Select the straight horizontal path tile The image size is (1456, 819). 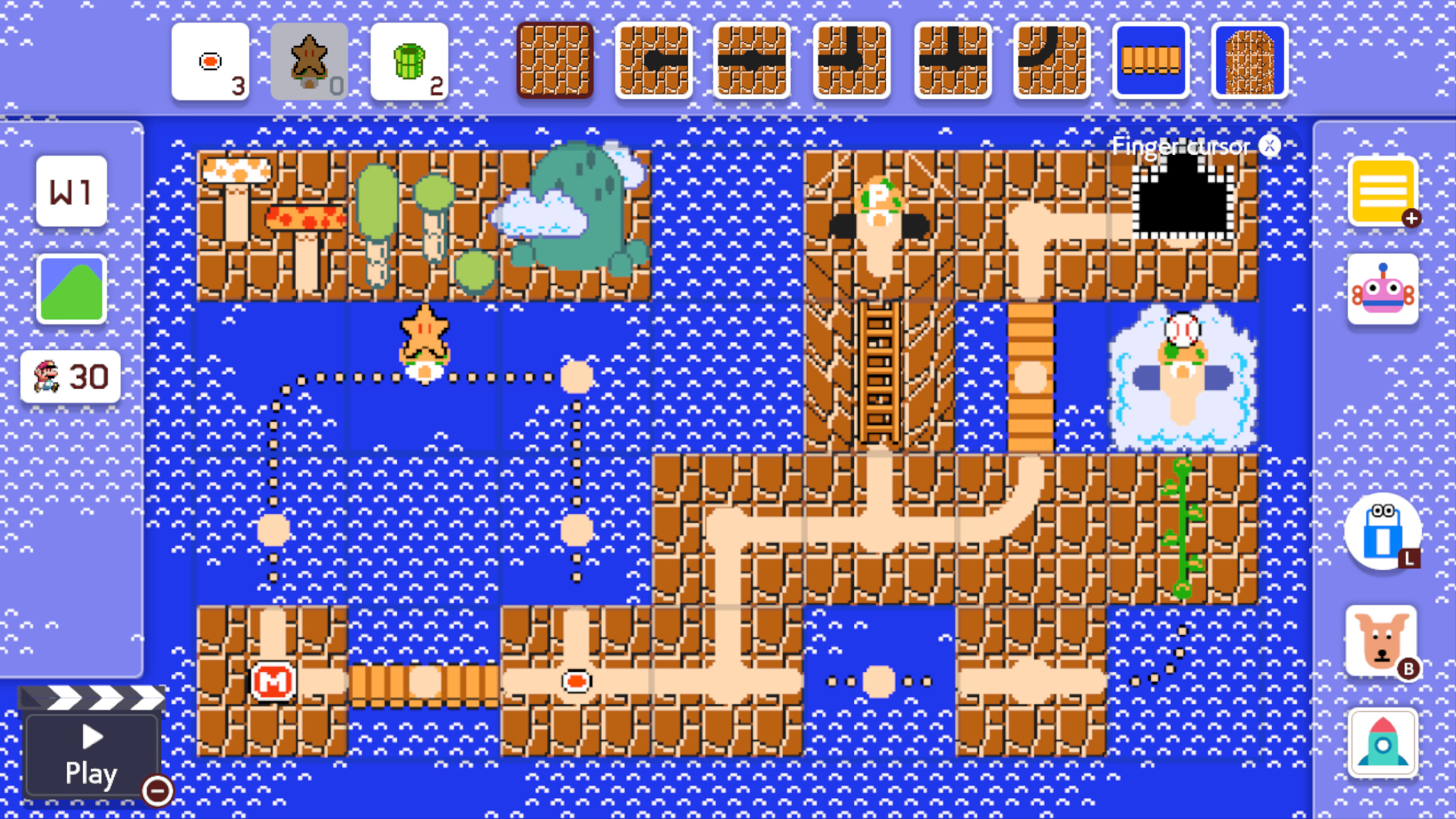pos(753,61)
